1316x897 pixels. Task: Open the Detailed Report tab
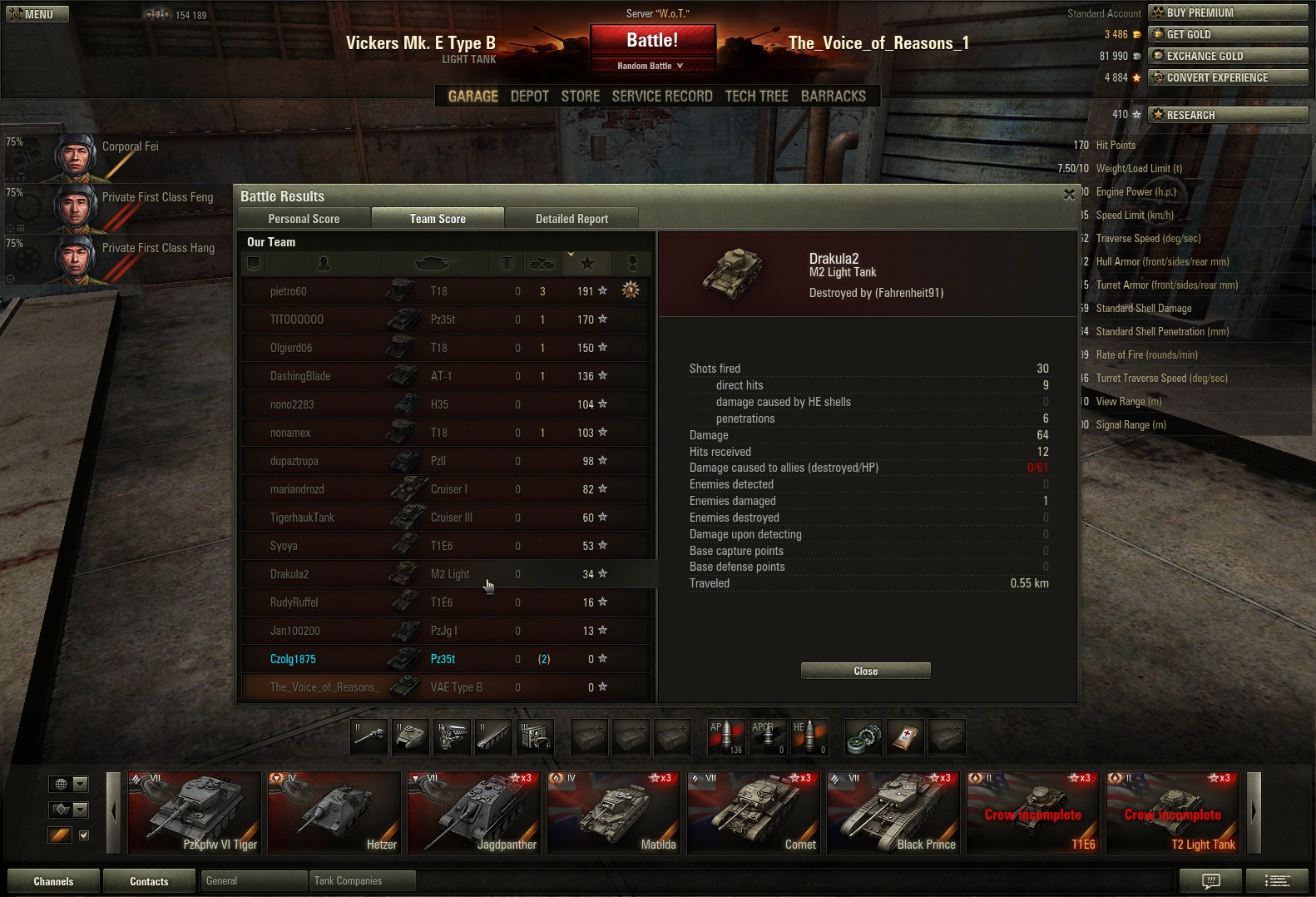(571, 219)
